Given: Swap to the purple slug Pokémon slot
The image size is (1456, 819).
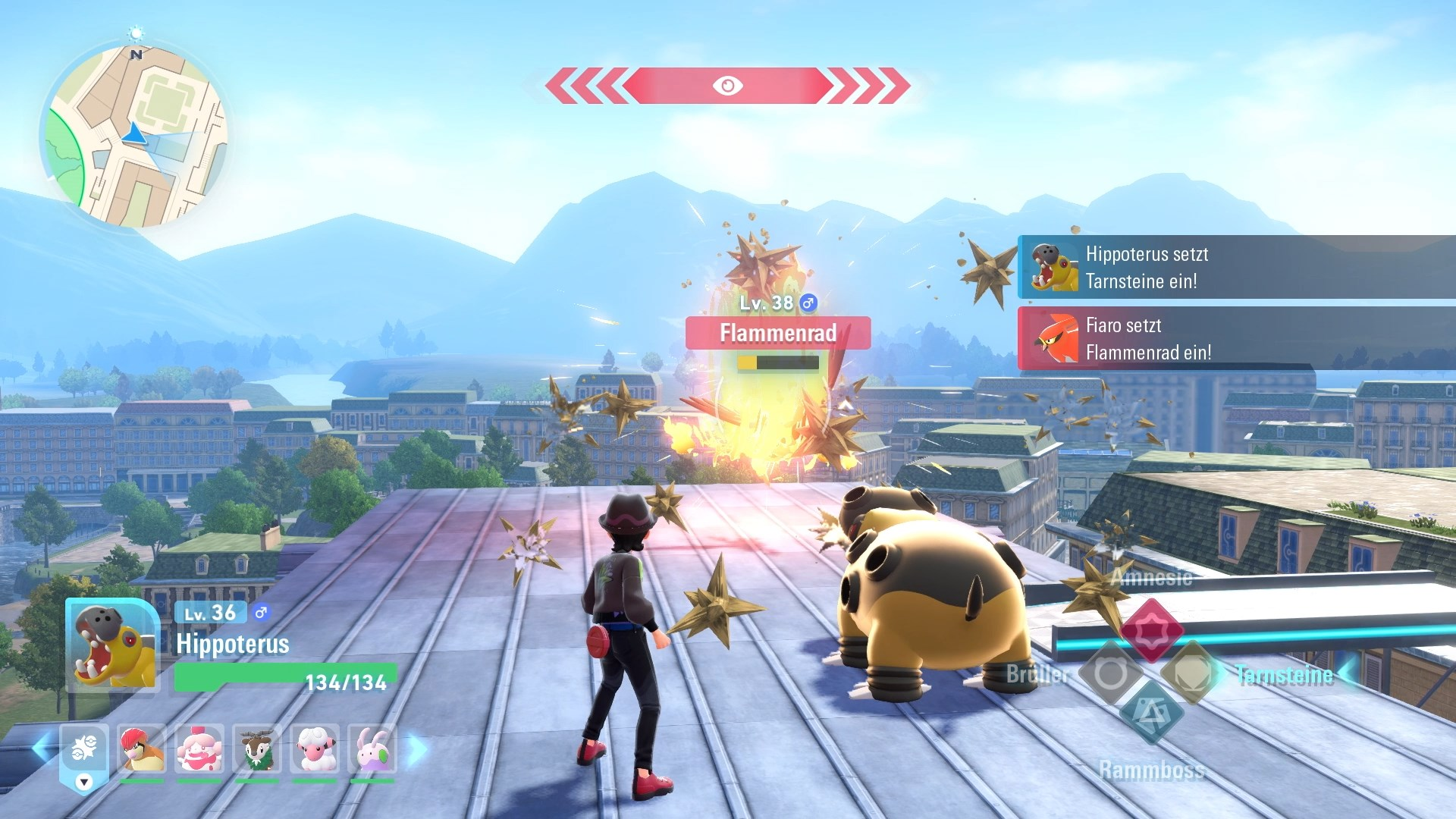Looking at the screenshot, I should click(372, 749).
